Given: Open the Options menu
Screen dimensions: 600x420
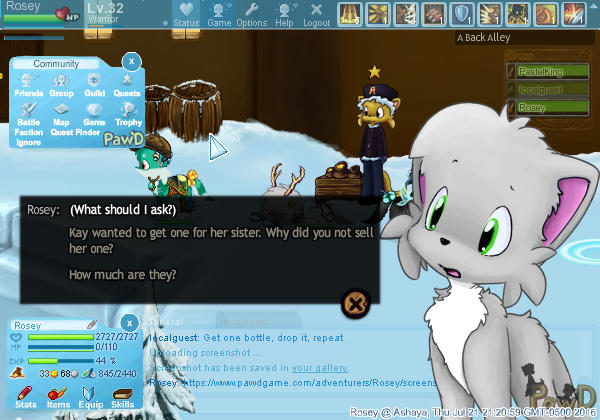Looking at the screenshot, I should coord(251,14).
